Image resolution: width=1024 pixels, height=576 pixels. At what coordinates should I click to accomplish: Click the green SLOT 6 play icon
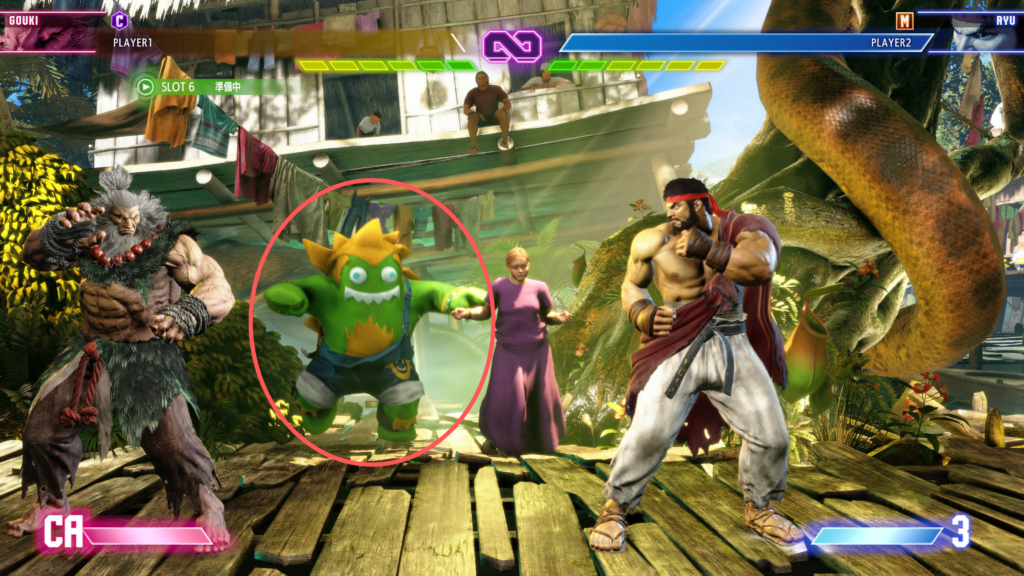(x=146, y=86)
